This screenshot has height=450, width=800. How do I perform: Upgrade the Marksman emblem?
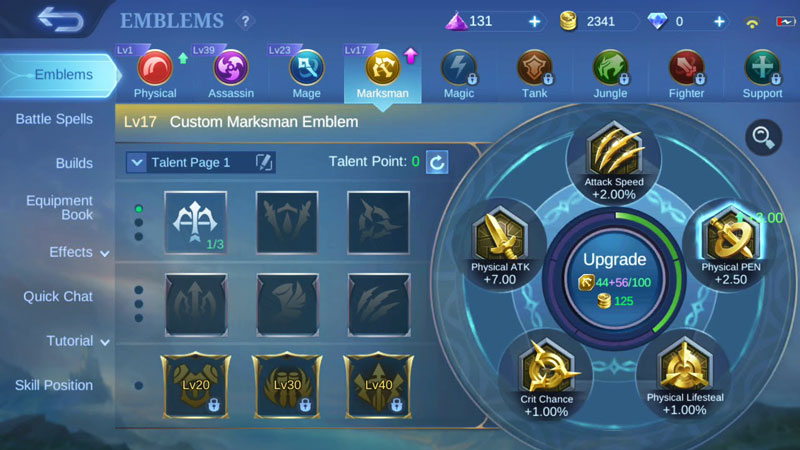point(614,272)
